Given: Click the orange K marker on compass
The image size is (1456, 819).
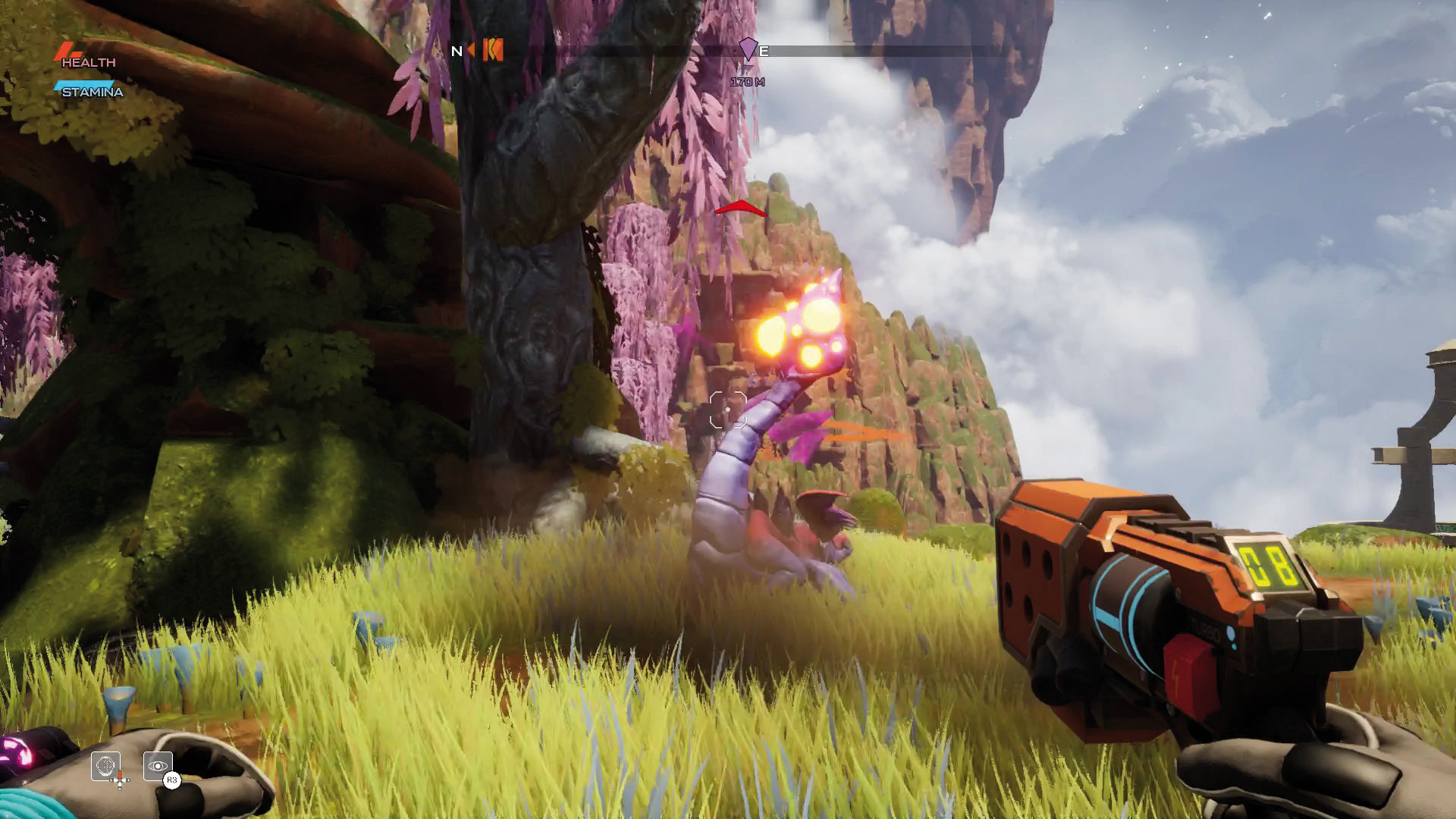Looking at the screenshot, I should tap(493, 50).
